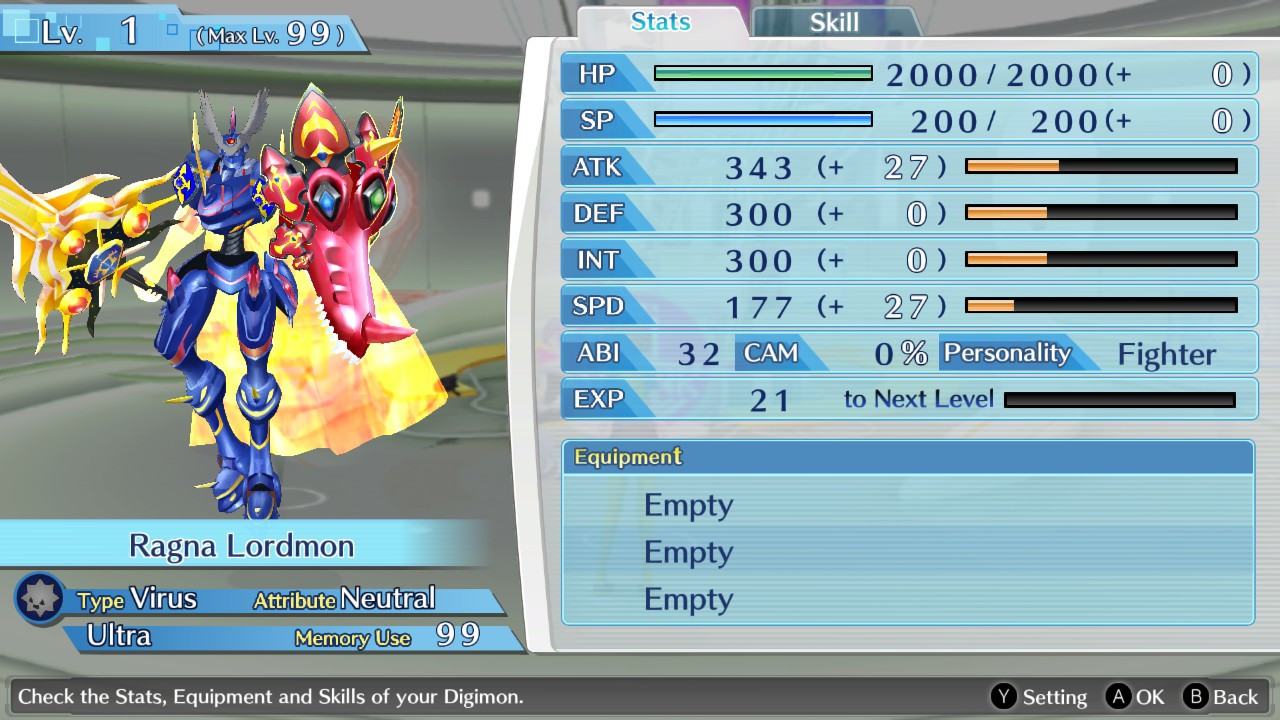Click the INT stat label
This screenshot has width=1280, height=720.
coord(598,260)
